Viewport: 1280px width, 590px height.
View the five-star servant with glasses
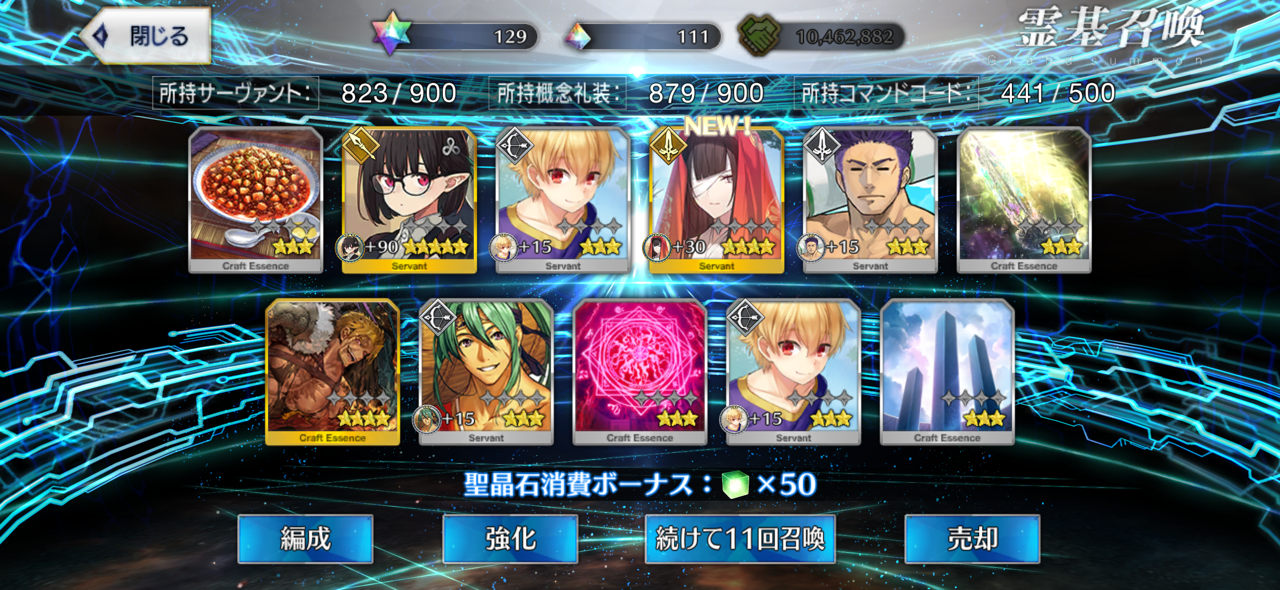(409, 199)
